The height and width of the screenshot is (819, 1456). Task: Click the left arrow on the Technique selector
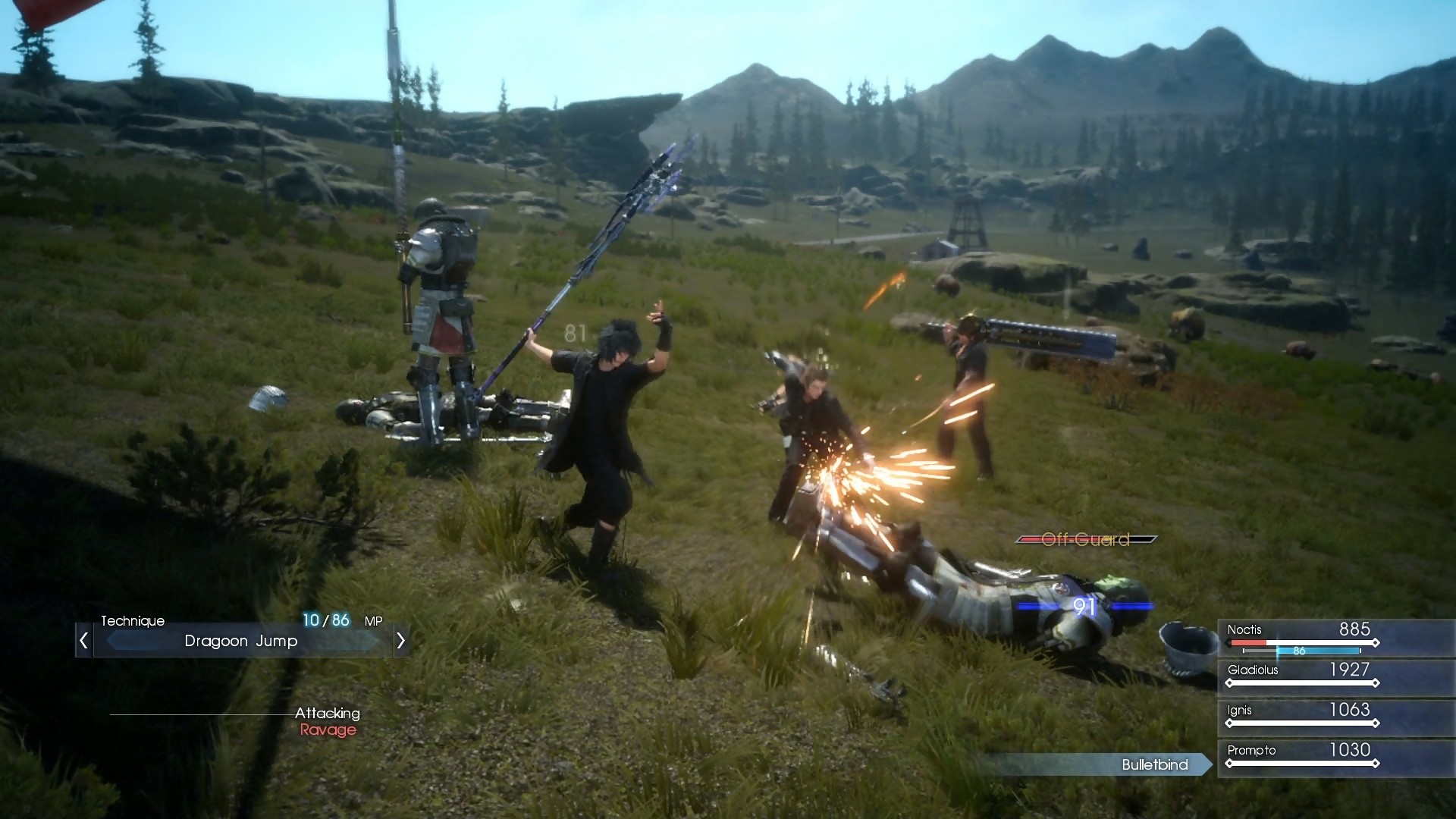coord(82,640)
